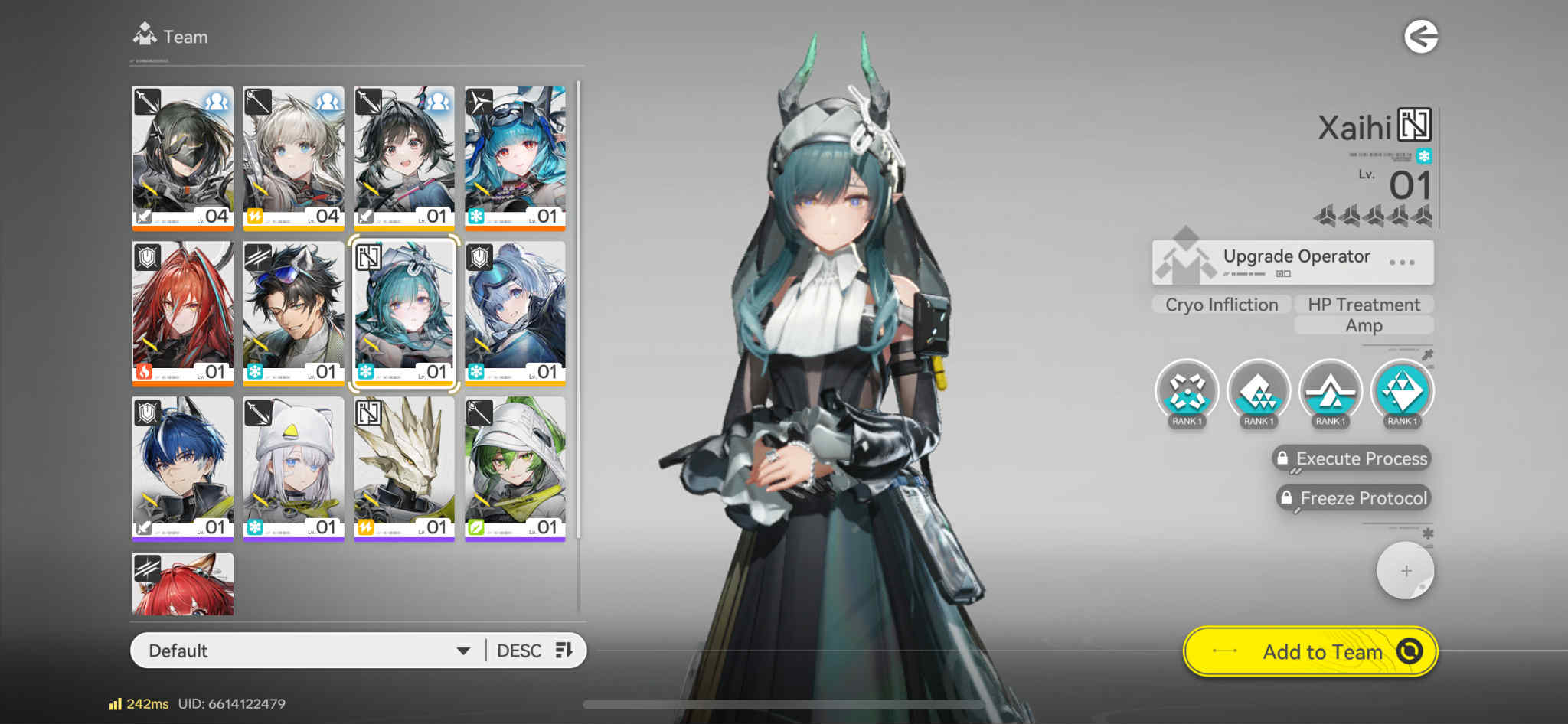The image size is (1568, 724).
Task: Select the blue-haired boy operator card
Action: pyautogui.click(x=183, y=468)
